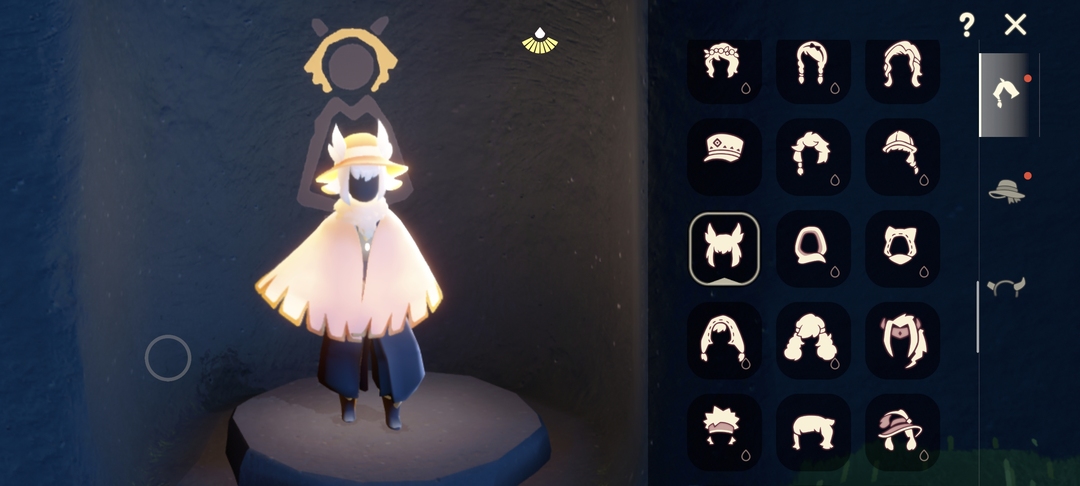The width and height of the screenshot is (1080, 486).
Task: Switch to the hair category tab
Action: pos(1006,94)
